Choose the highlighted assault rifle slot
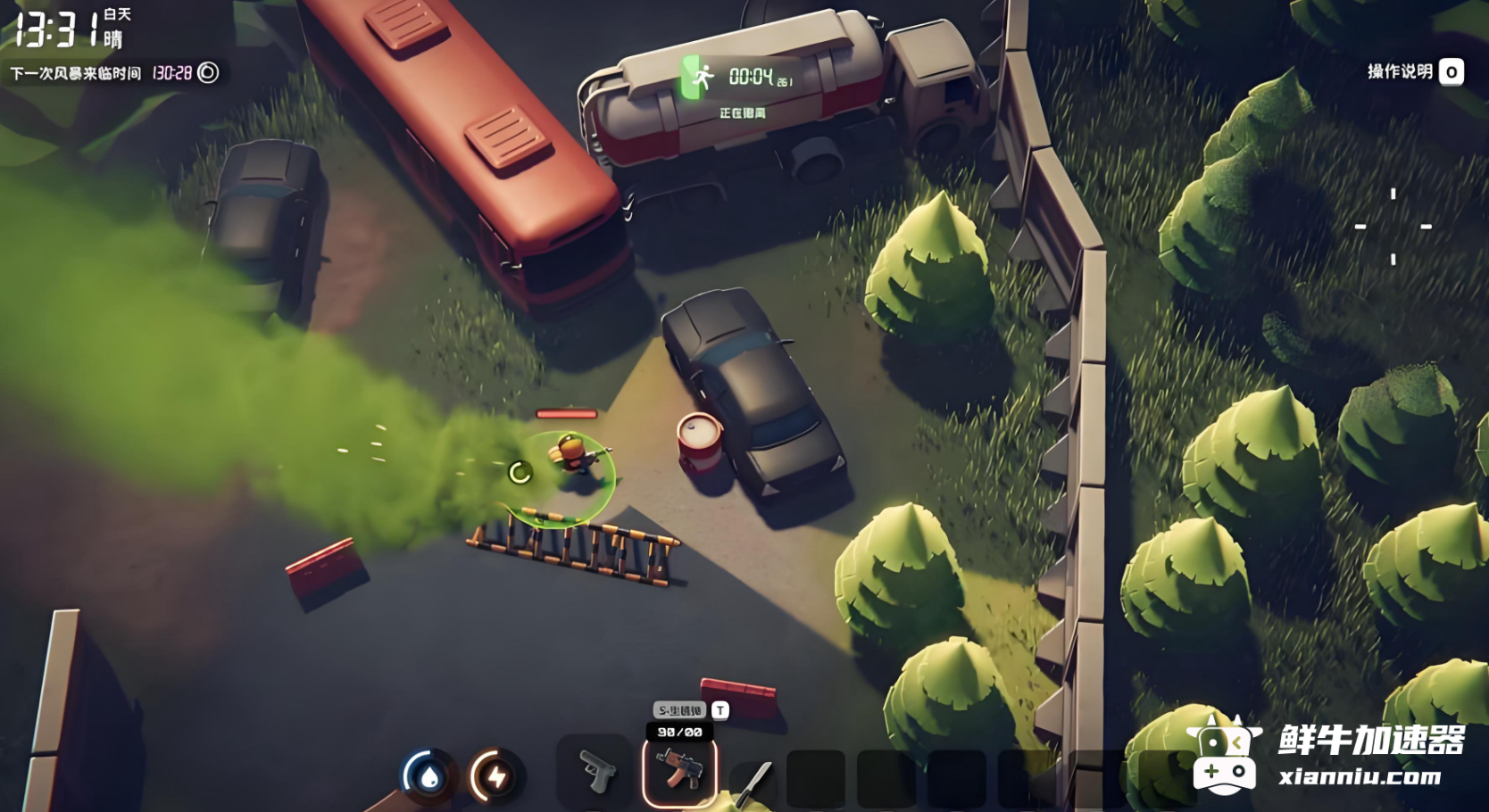 point(679,770)
